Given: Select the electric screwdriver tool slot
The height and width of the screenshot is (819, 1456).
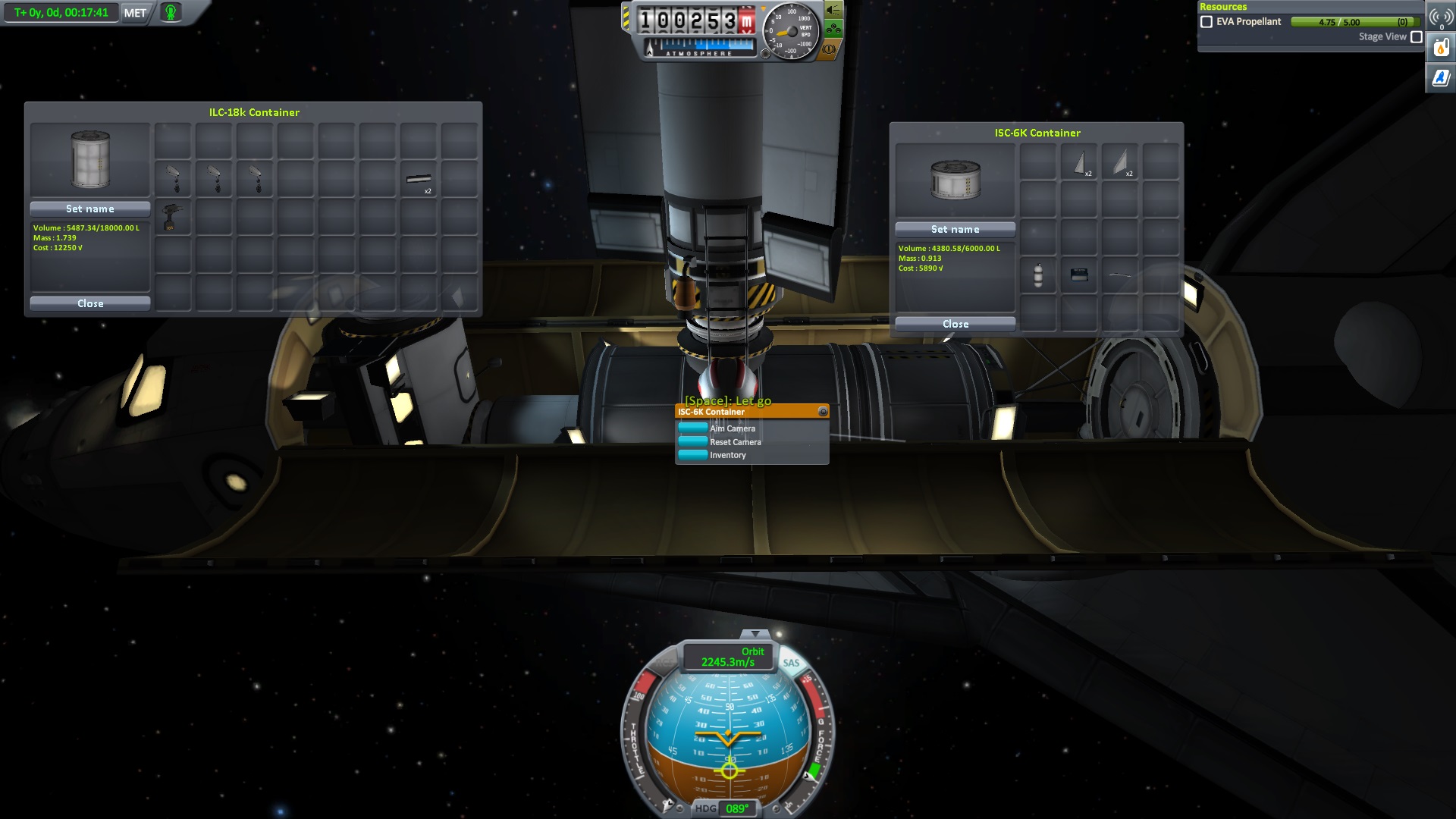Looking at the screenshot, I should pos(173,218).
